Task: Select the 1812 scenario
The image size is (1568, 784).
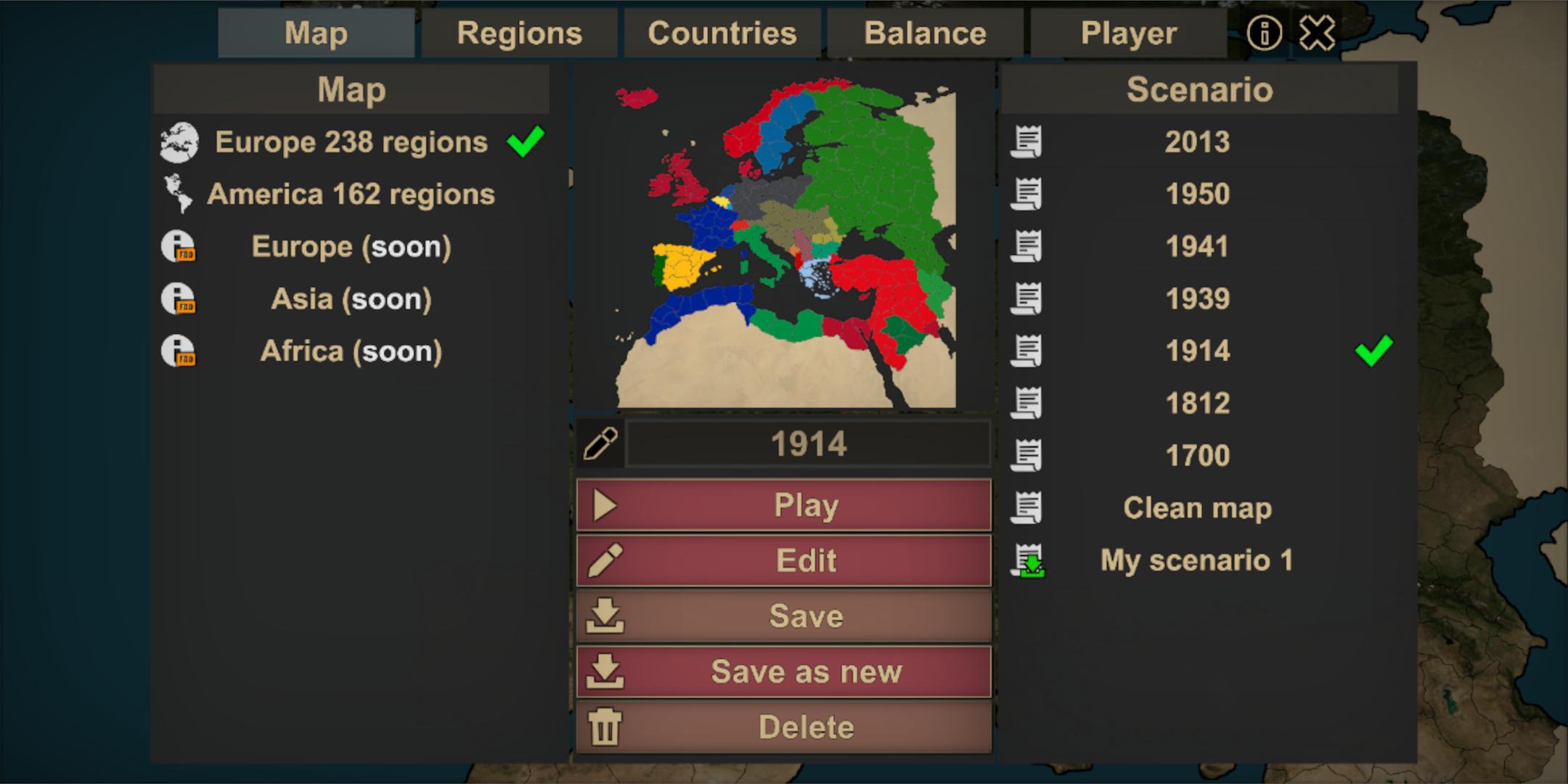Action: click(x=1198, y=403)
